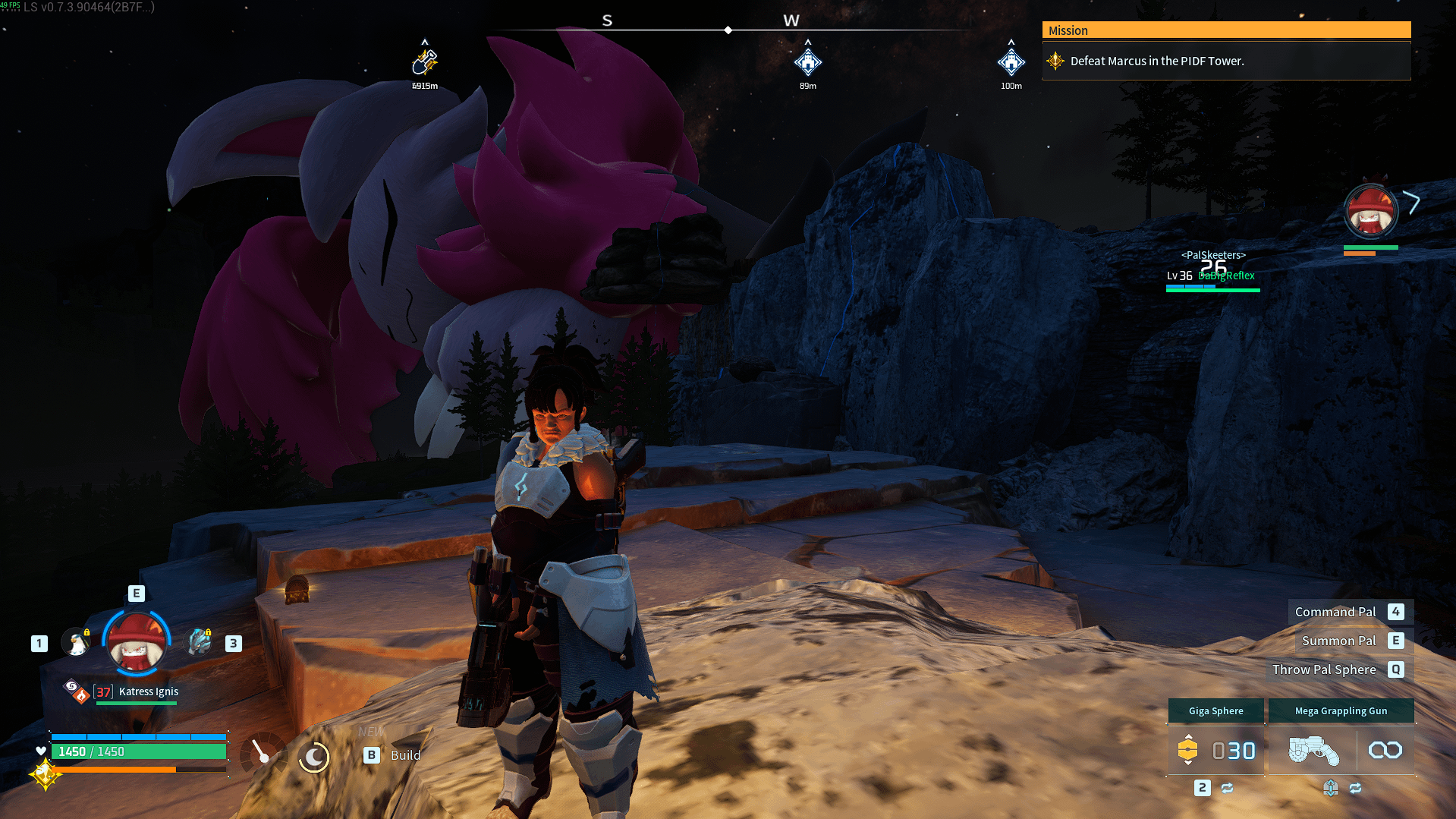This screenshot has width=1456, height=819.
Task: Click the crescent moon time-of-day icon
Action: [313, 756]
